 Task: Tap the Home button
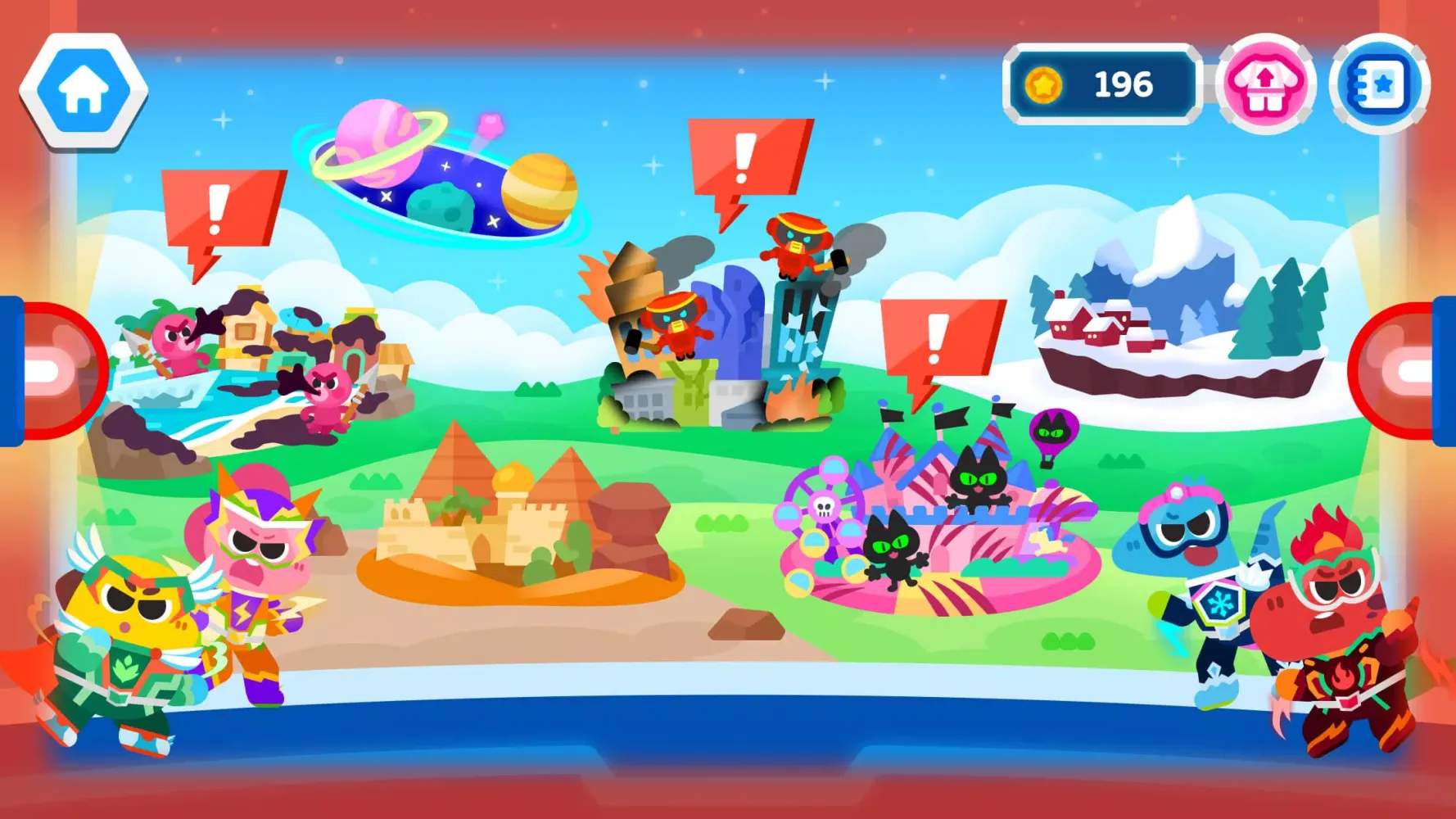tap(84, 86)
